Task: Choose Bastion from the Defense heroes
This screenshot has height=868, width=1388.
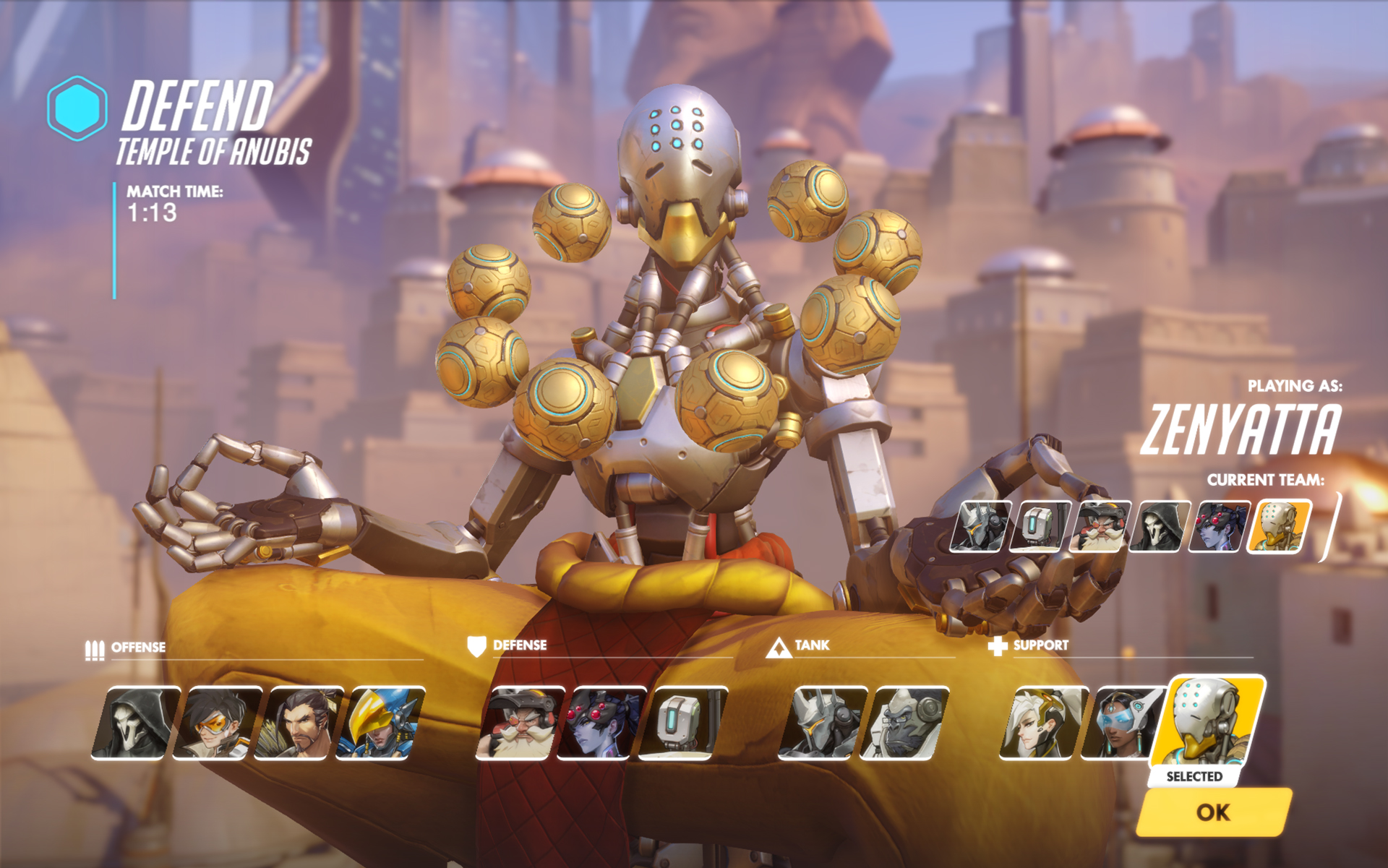Action: (x=683, y=723)
